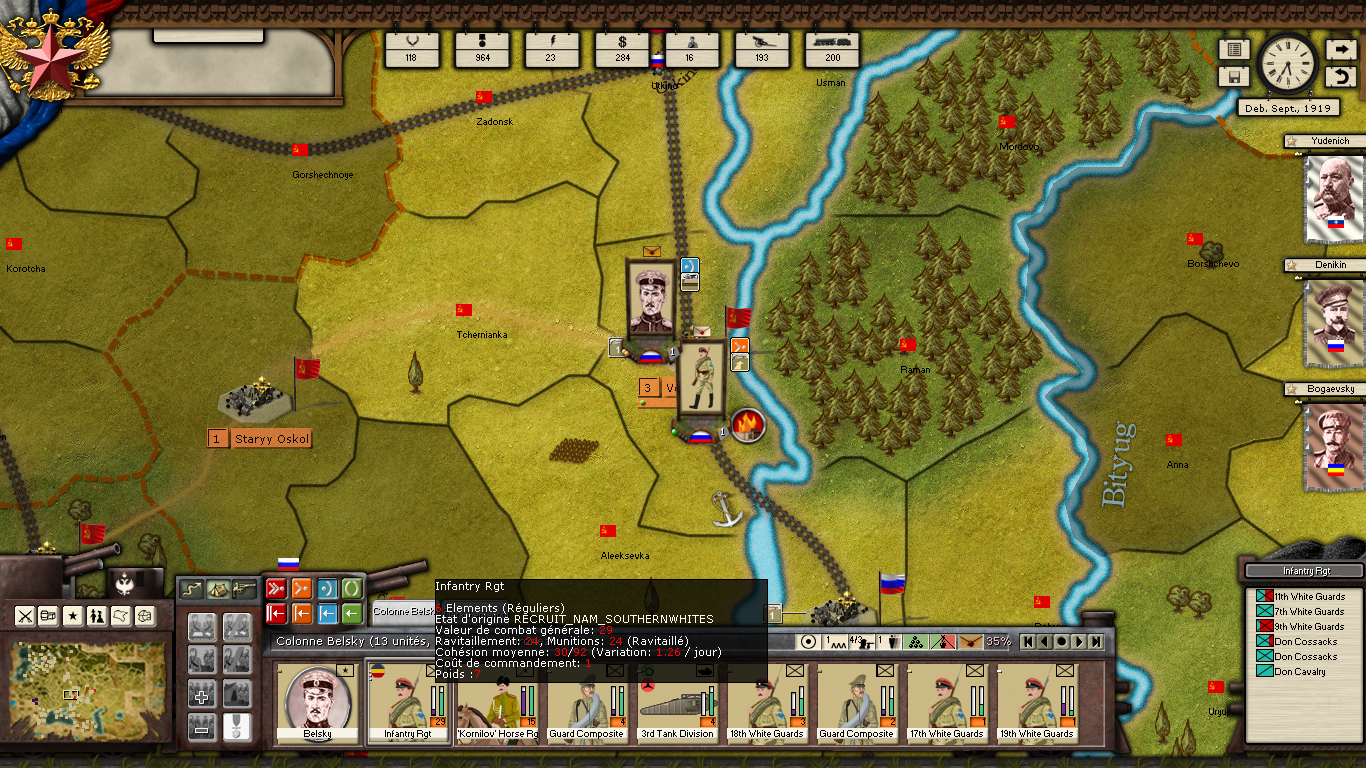The width and height of the screenshot is (1366, 768).
Task: Skip to the last unit page
Action: tap(1096, 642)
